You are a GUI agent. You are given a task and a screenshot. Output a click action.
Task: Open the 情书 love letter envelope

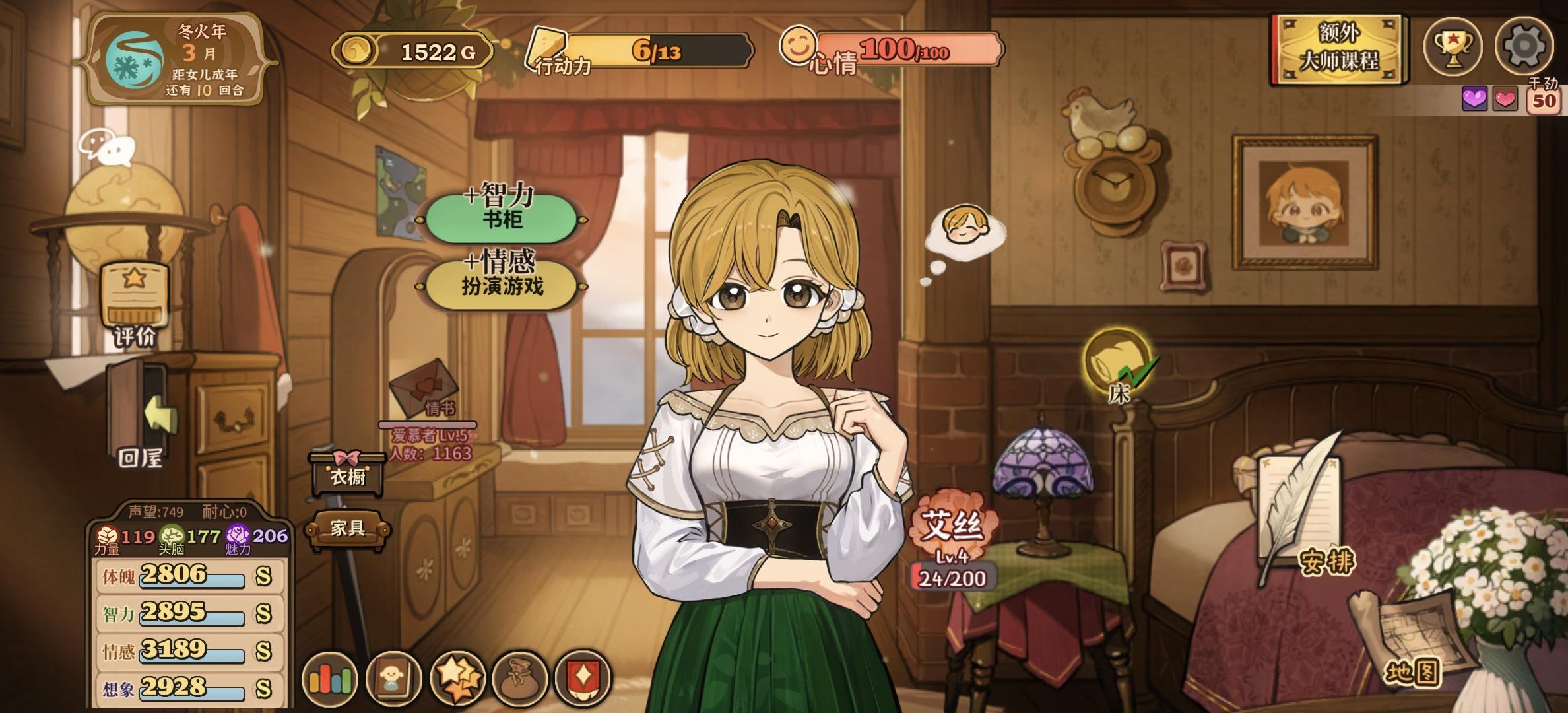(423, 388)
